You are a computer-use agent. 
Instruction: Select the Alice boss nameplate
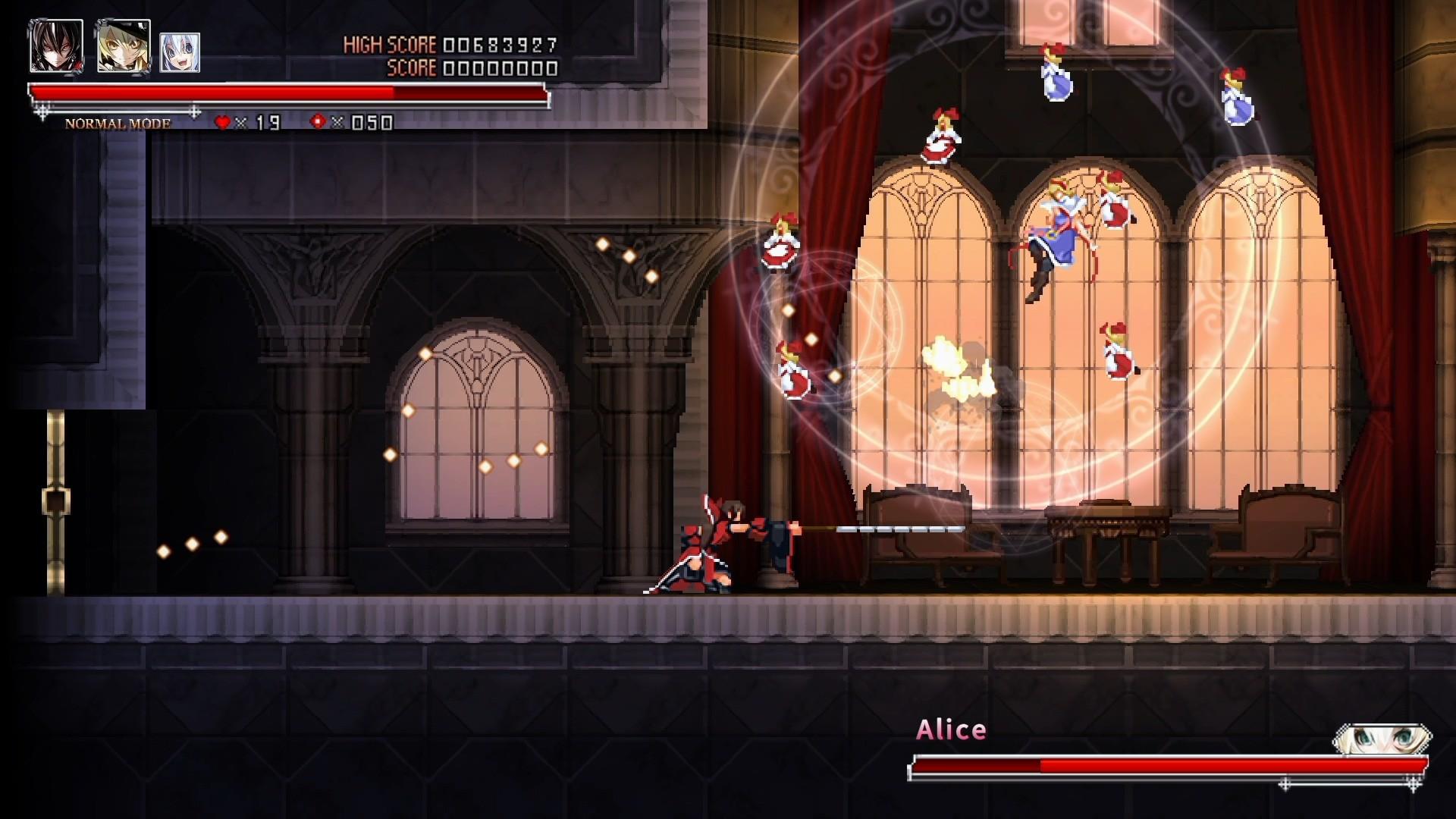[951, 729]
